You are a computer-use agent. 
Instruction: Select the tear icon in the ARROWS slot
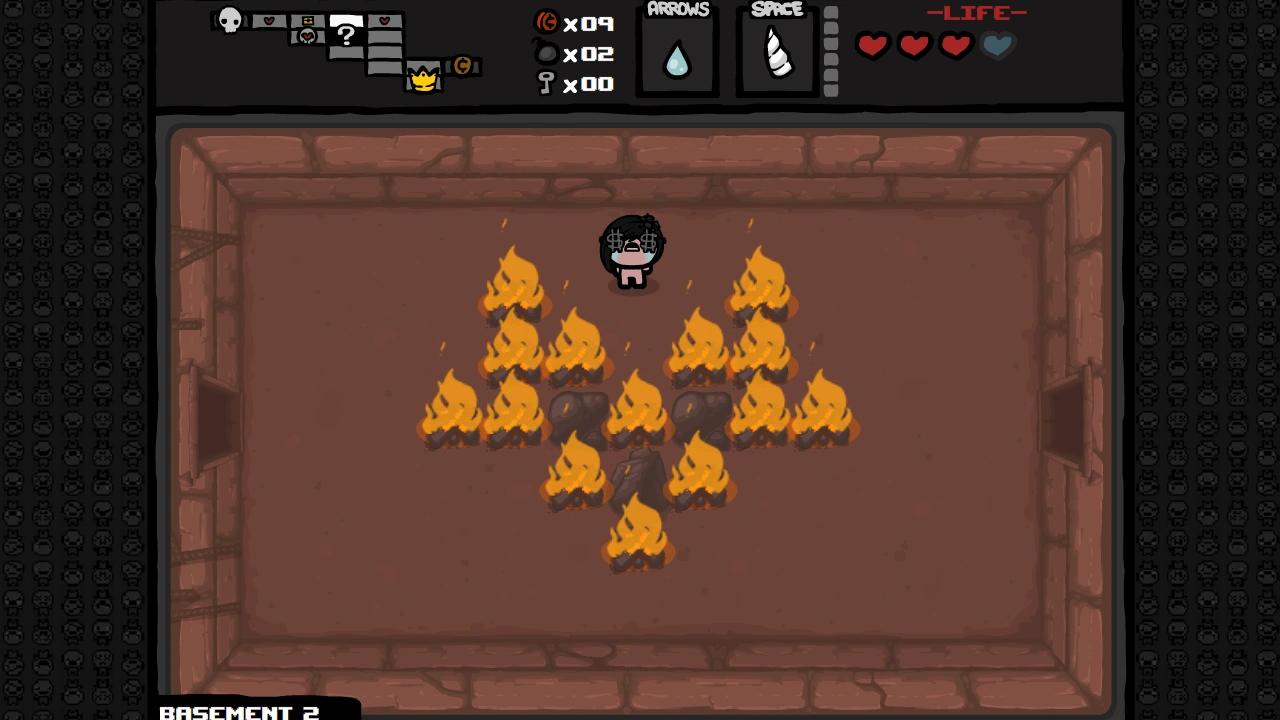tap(678, 57)
